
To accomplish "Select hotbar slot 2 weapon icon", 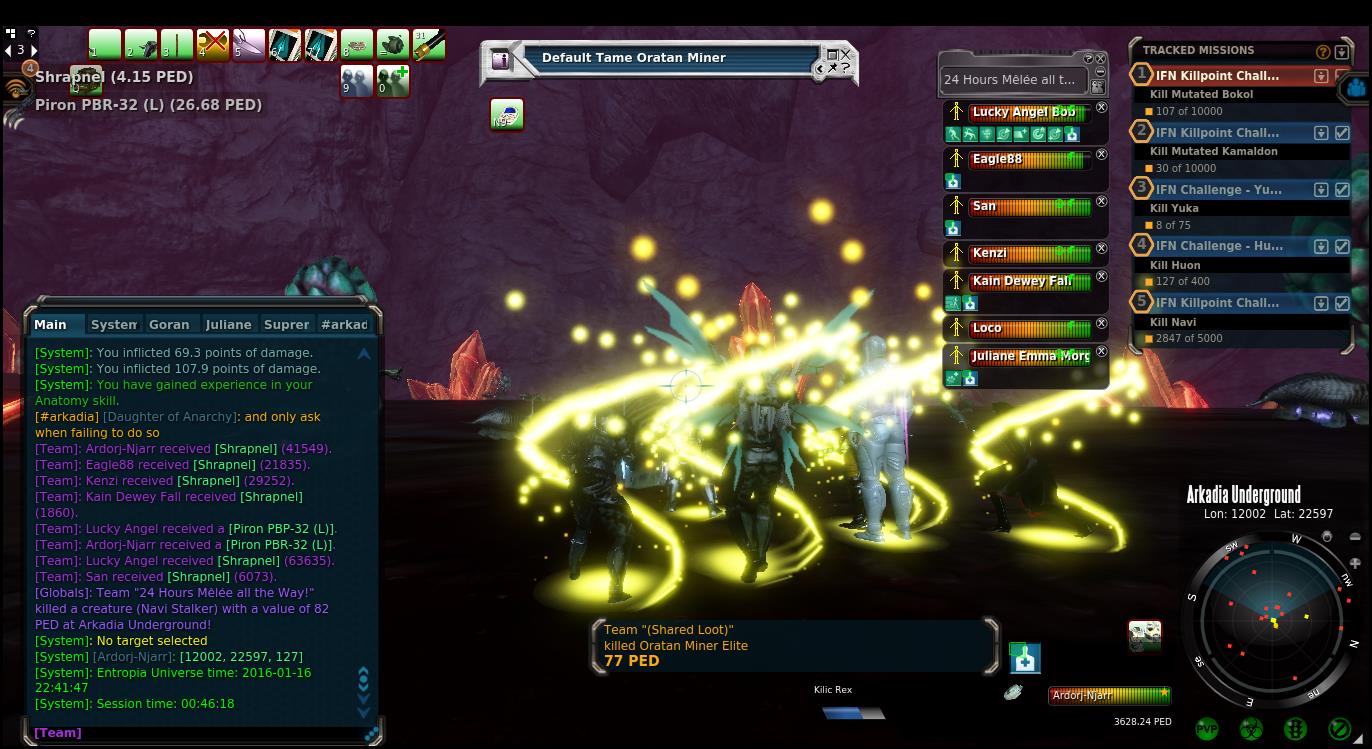I will pos(141,45).
